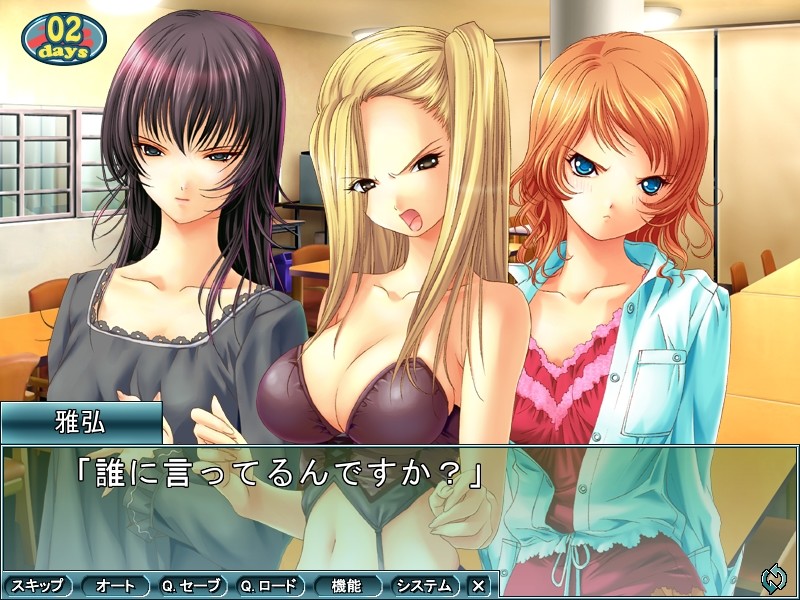Open the システム (System) menu
The height and width of the screenshot is (600, 800).
click(426, 586)
